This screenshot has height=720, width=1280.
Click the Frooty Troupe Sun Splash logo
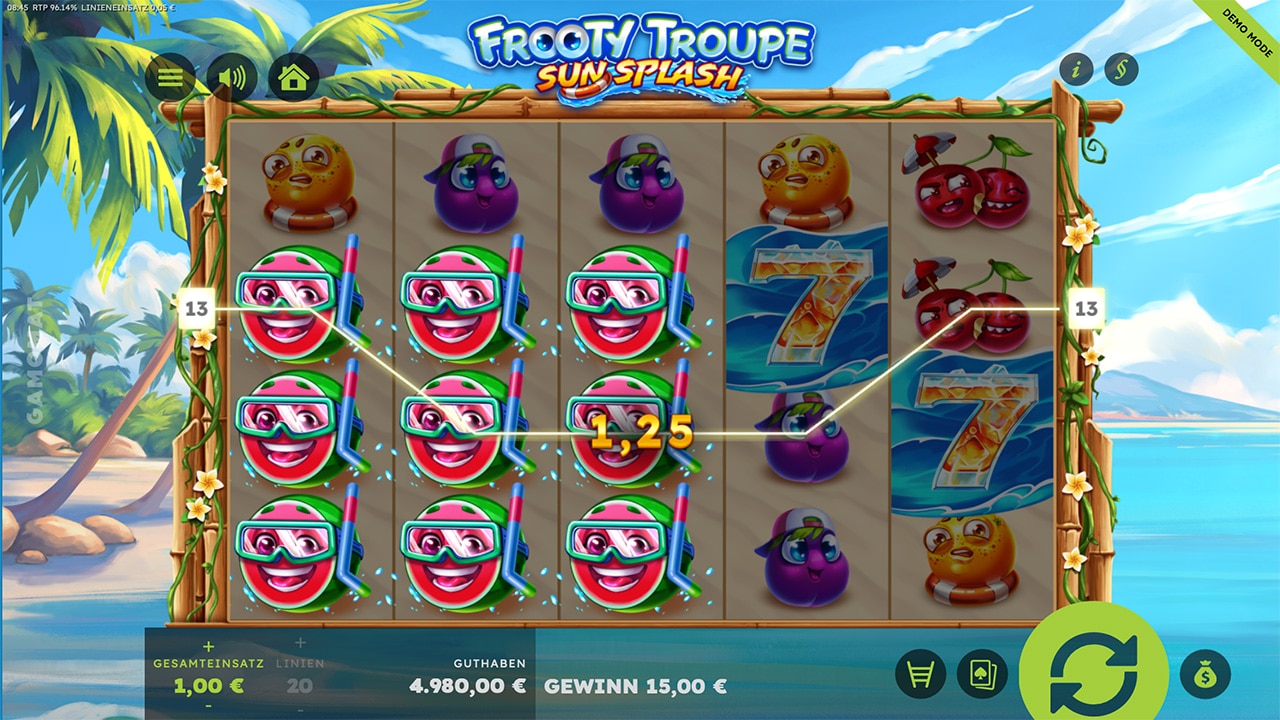click(x=640, y=55)
